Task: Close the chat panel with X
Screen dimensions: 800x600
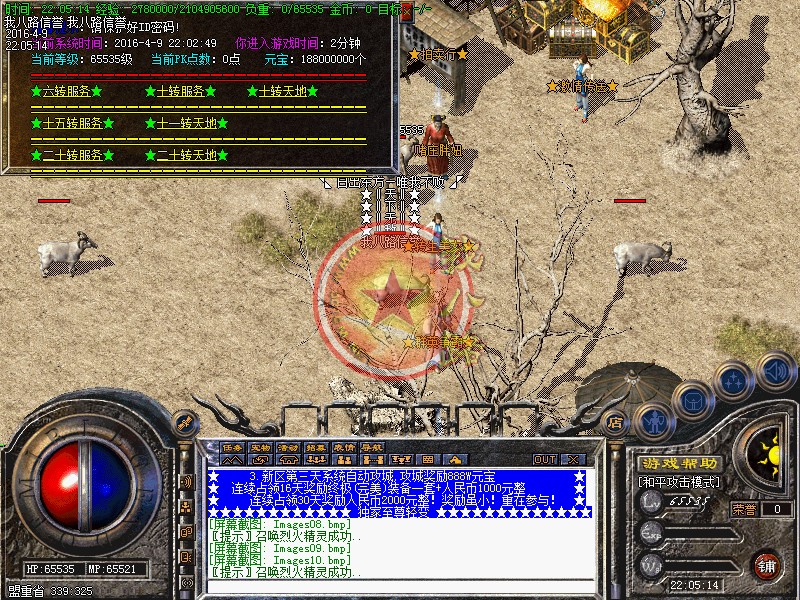Action: 574,459
